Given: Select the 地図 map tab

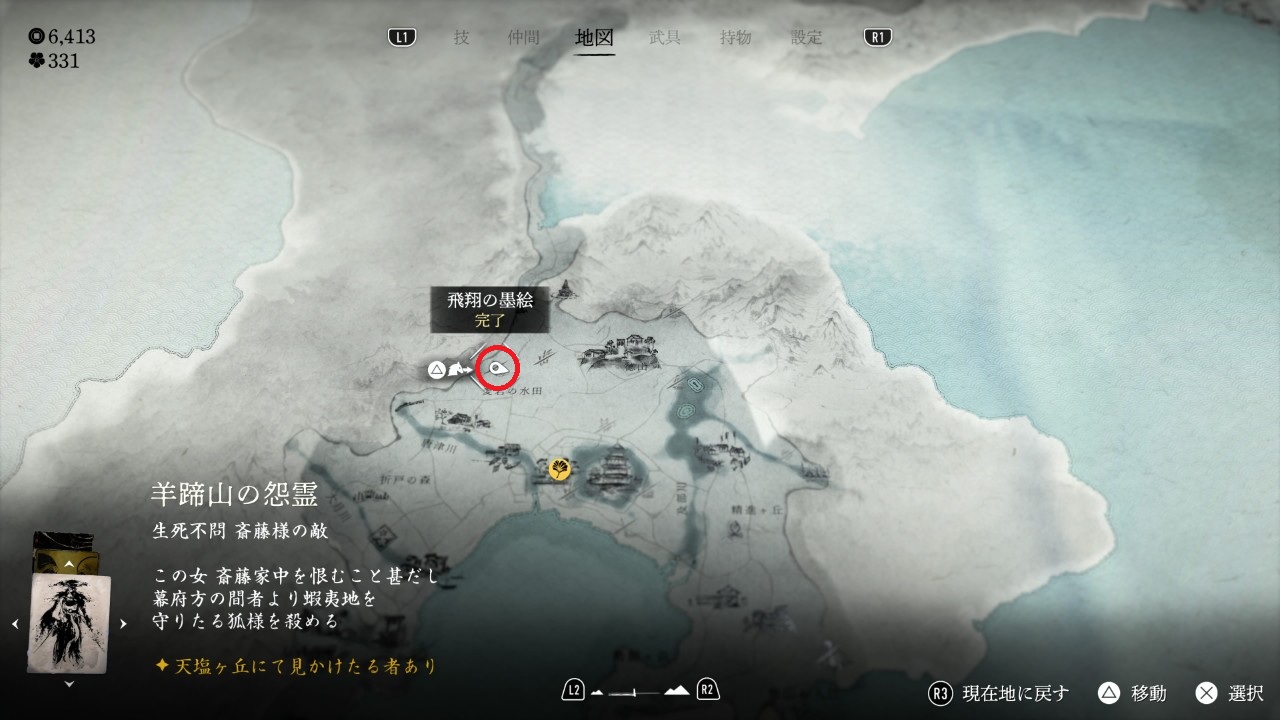Looking at the screenshot, I should (x=595, y=38).
